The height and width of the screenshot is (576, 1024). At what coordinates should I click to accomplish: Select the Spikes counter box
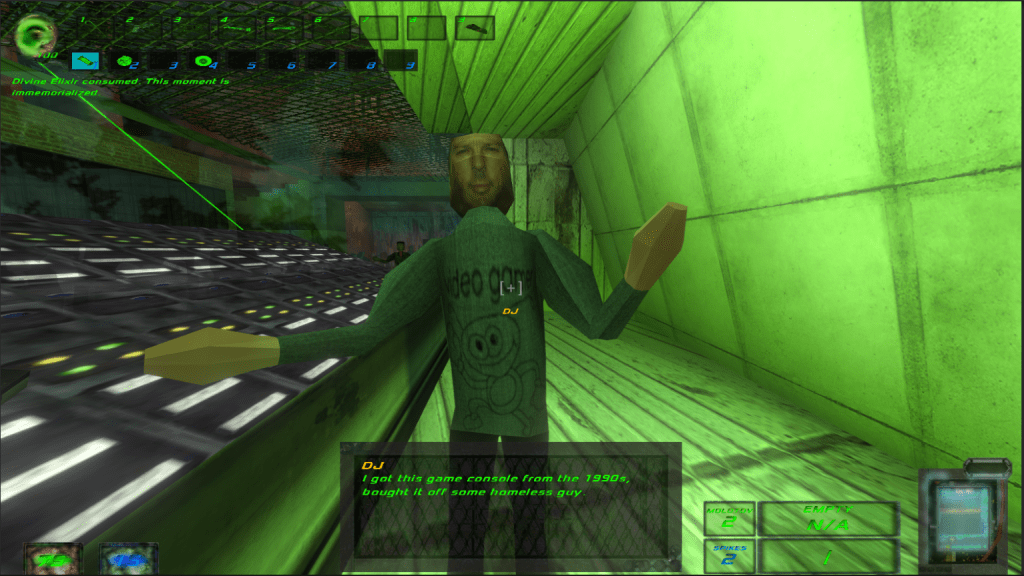[729, 556]
